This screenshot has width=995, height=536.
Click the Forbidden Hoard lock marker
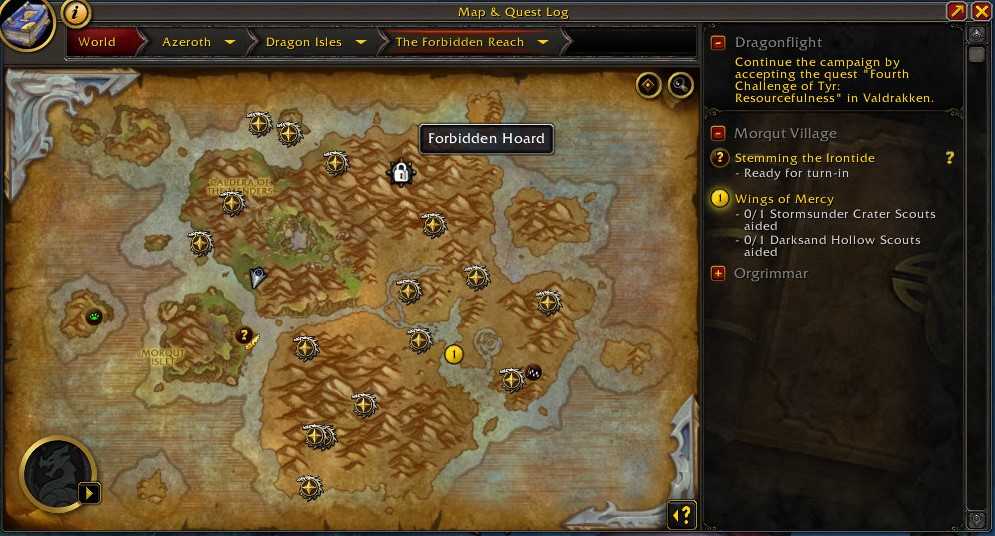pyautogui.click(x=400, y=173)
